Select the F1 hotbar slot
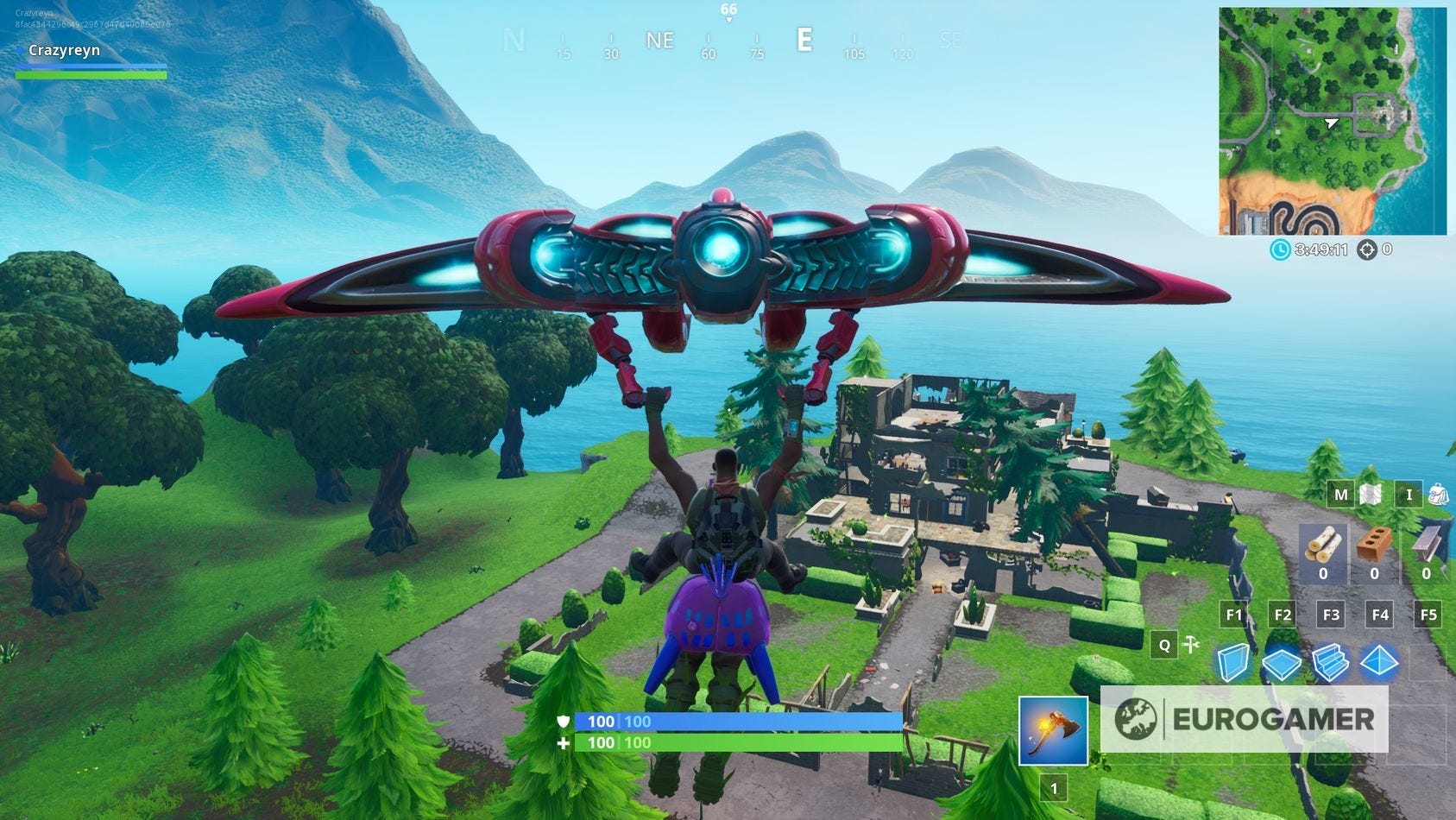 click(1233, 615)
